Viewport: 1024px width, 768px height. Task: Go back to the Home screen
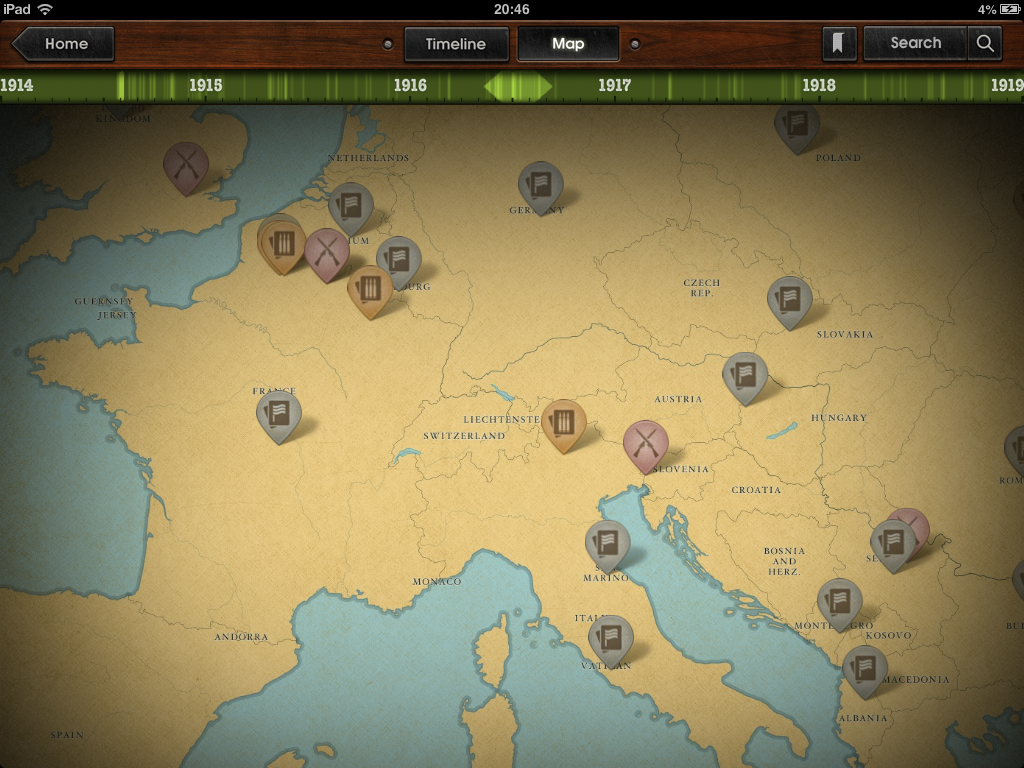pyautogui.click(x=63, y=44)
